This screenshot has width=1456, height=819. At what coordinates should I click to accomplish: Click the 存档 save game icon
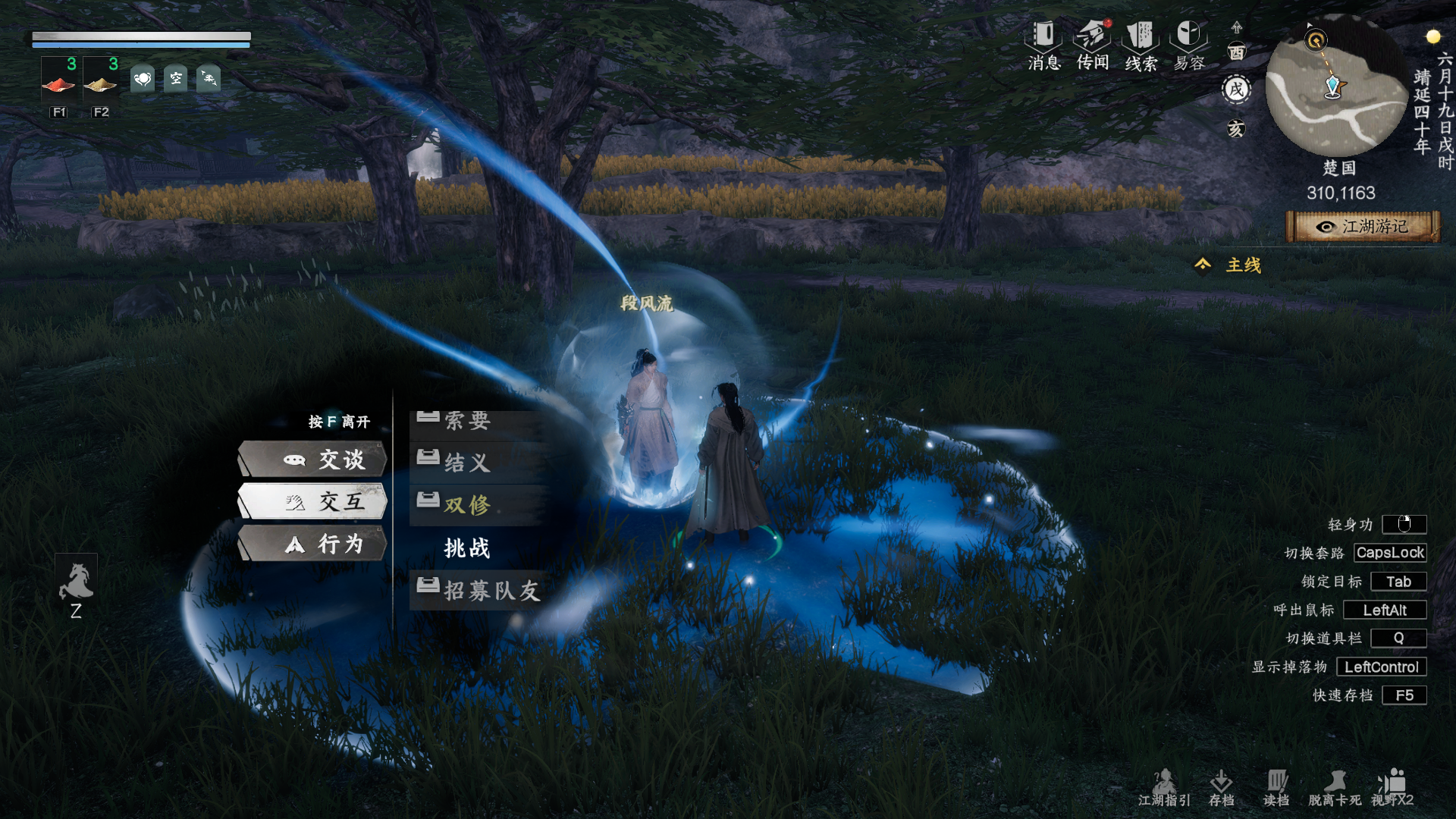[1221, 787]
